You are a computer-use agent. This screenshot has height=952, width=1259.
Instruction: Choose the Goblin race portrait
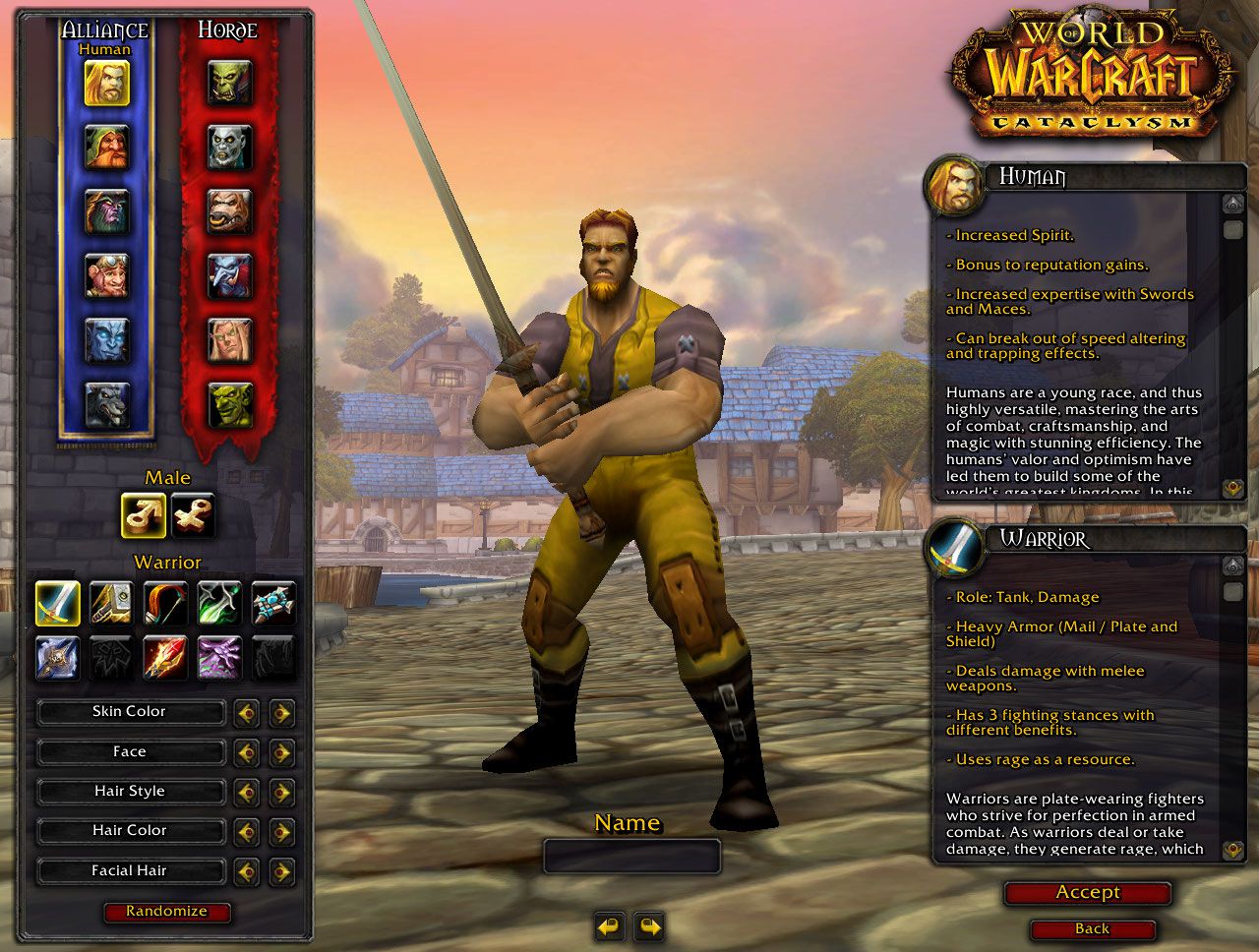click(x=229, y=404)
